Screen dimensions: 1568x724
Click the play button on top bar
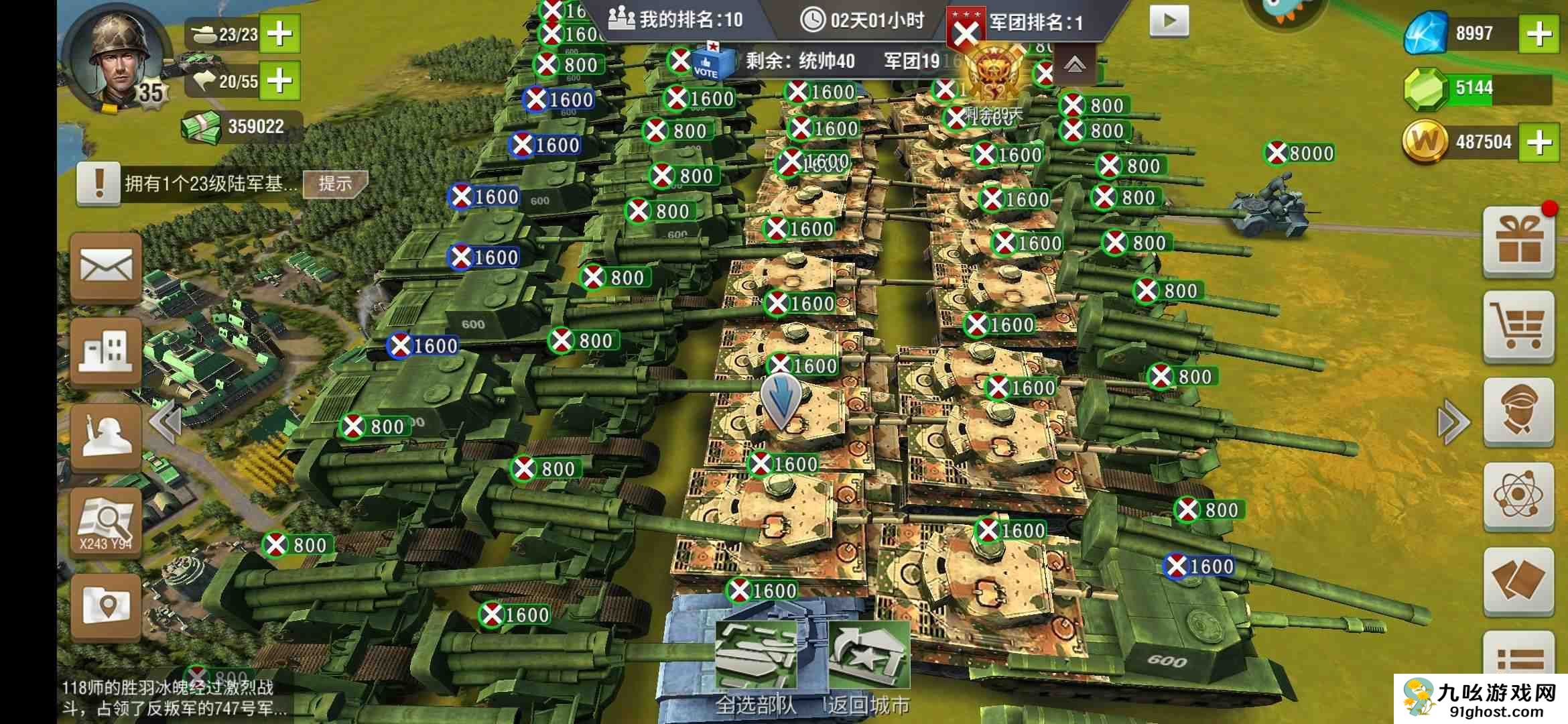[x=1169, y=21]
